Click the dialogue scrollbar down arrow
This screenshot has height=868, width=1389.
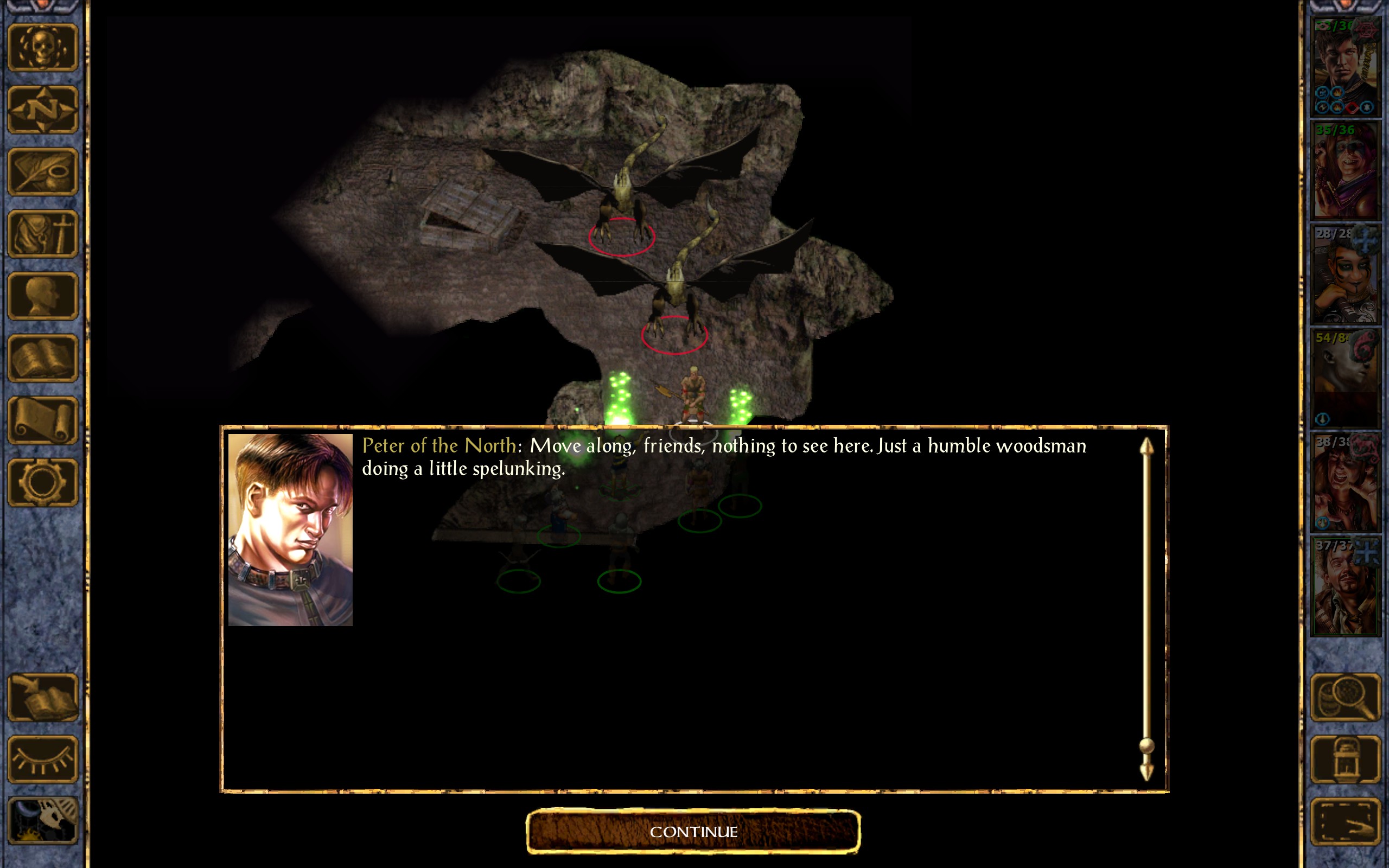tap(1146, 771)
